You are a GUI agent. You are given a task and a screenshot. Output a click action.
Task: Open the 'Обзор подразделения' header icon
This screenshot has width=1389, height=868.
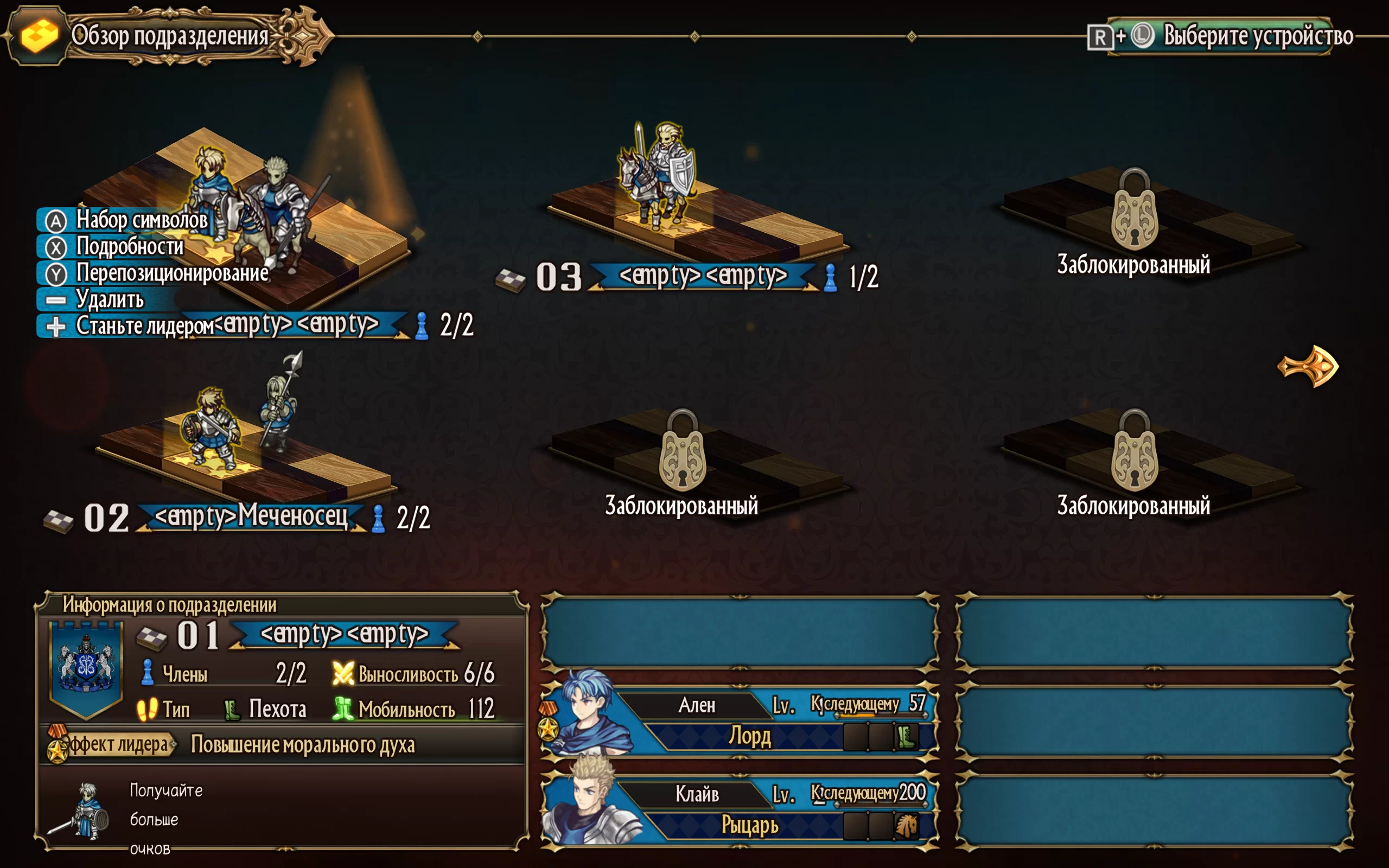(39, 36)
